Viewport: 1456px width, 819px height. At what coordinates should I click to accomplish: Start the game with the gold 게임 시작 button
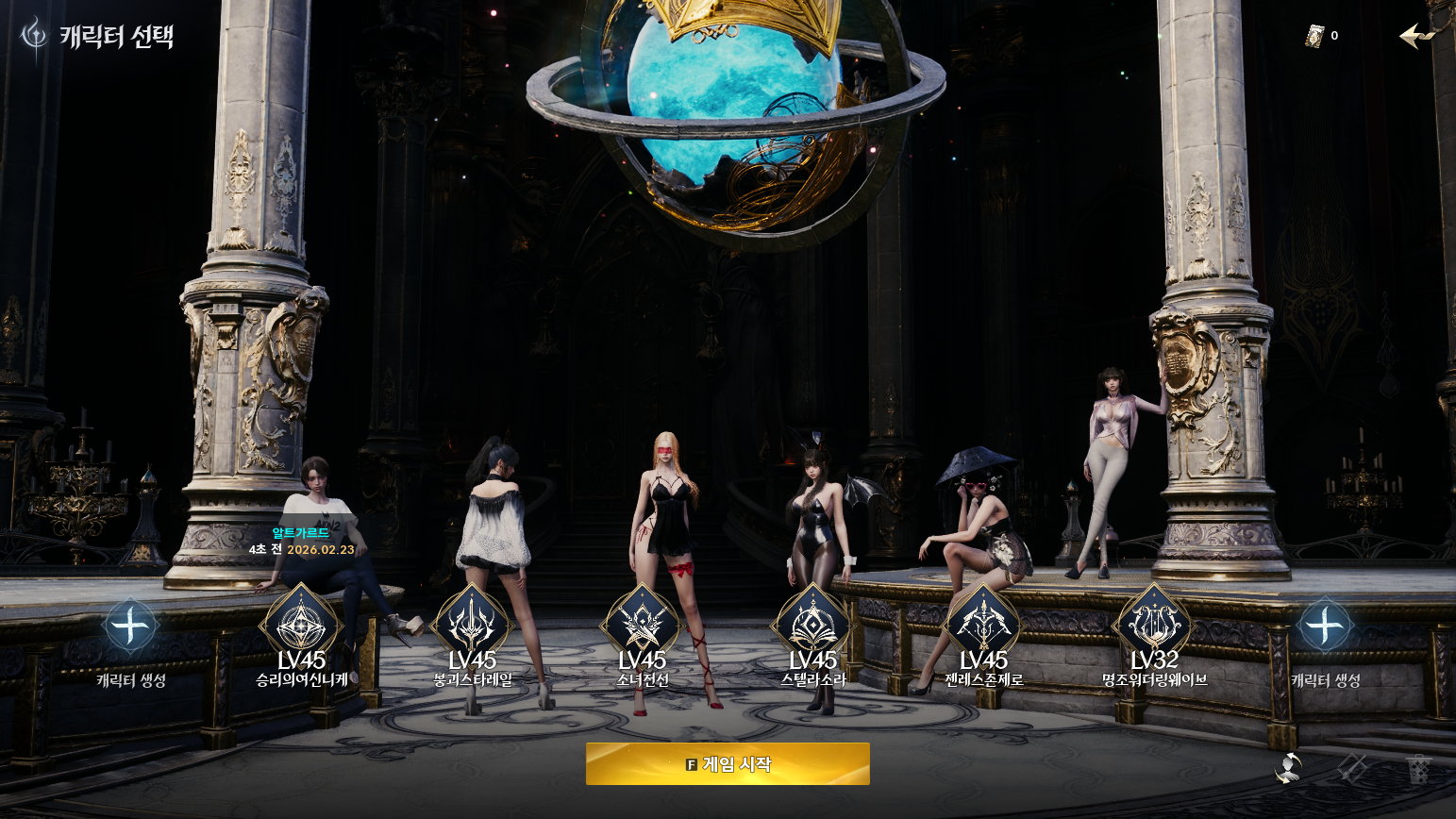pyautogui.click(x=728, y=763)
